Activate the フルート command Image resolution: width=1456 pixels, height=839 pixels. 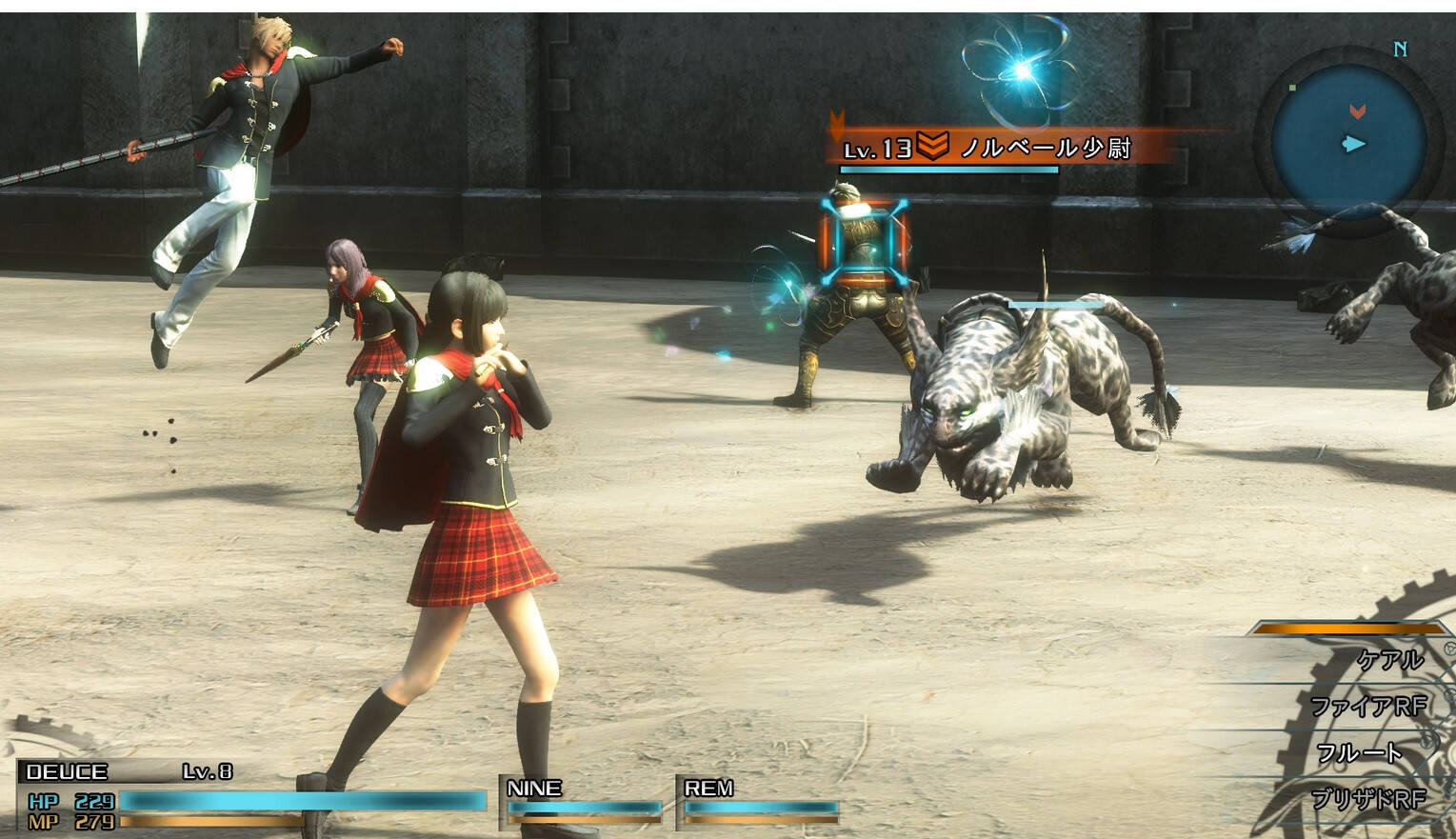coord(1359,753)
